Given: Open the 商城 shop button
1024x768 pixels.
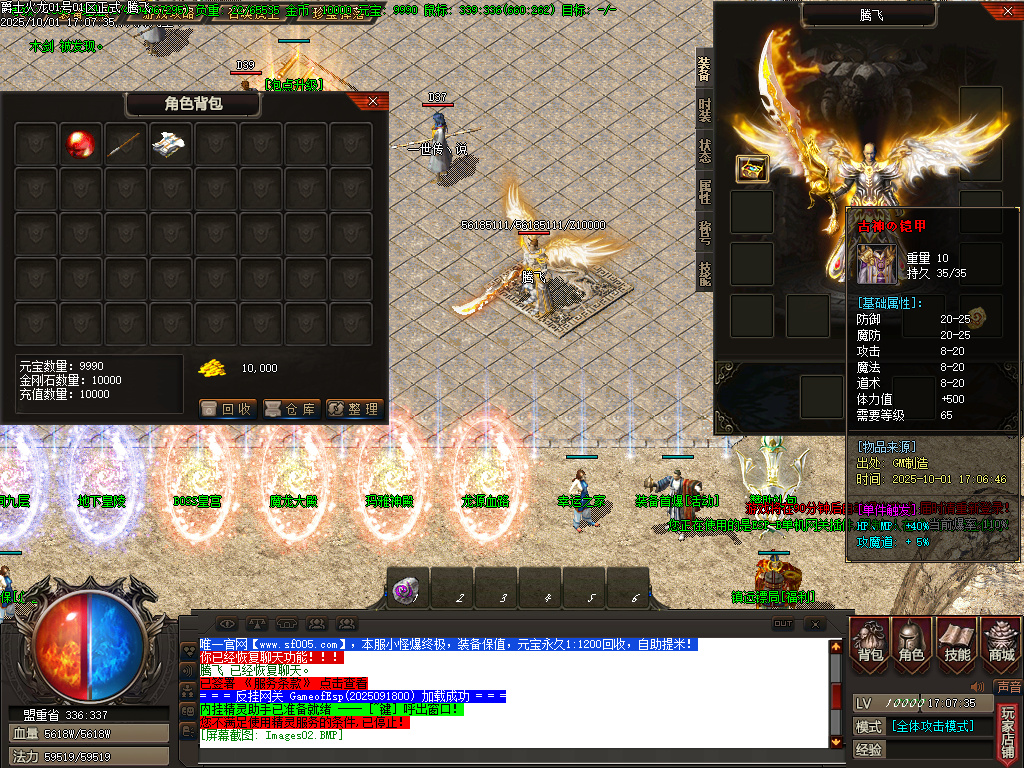Looking at the screenshot, I should pos(1000,641).
